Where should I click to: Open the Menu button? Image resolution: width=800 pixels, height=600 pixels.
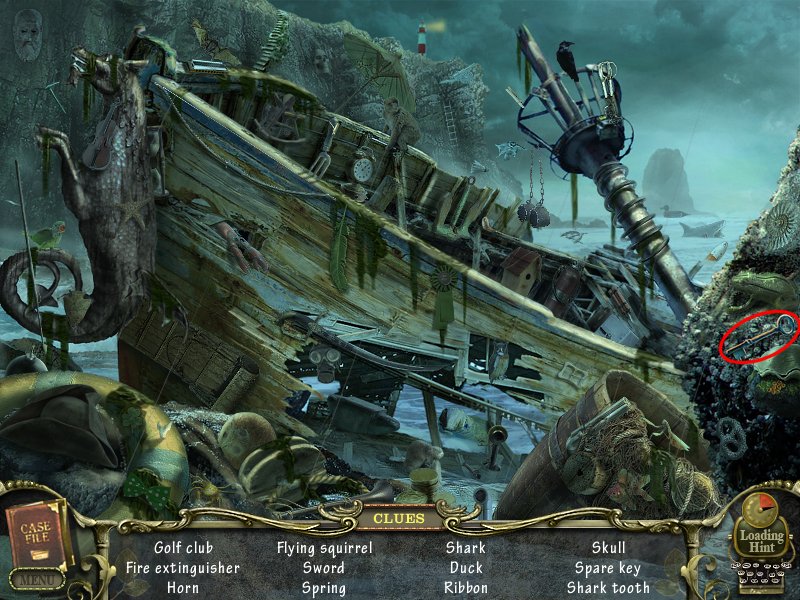(36, 579)
